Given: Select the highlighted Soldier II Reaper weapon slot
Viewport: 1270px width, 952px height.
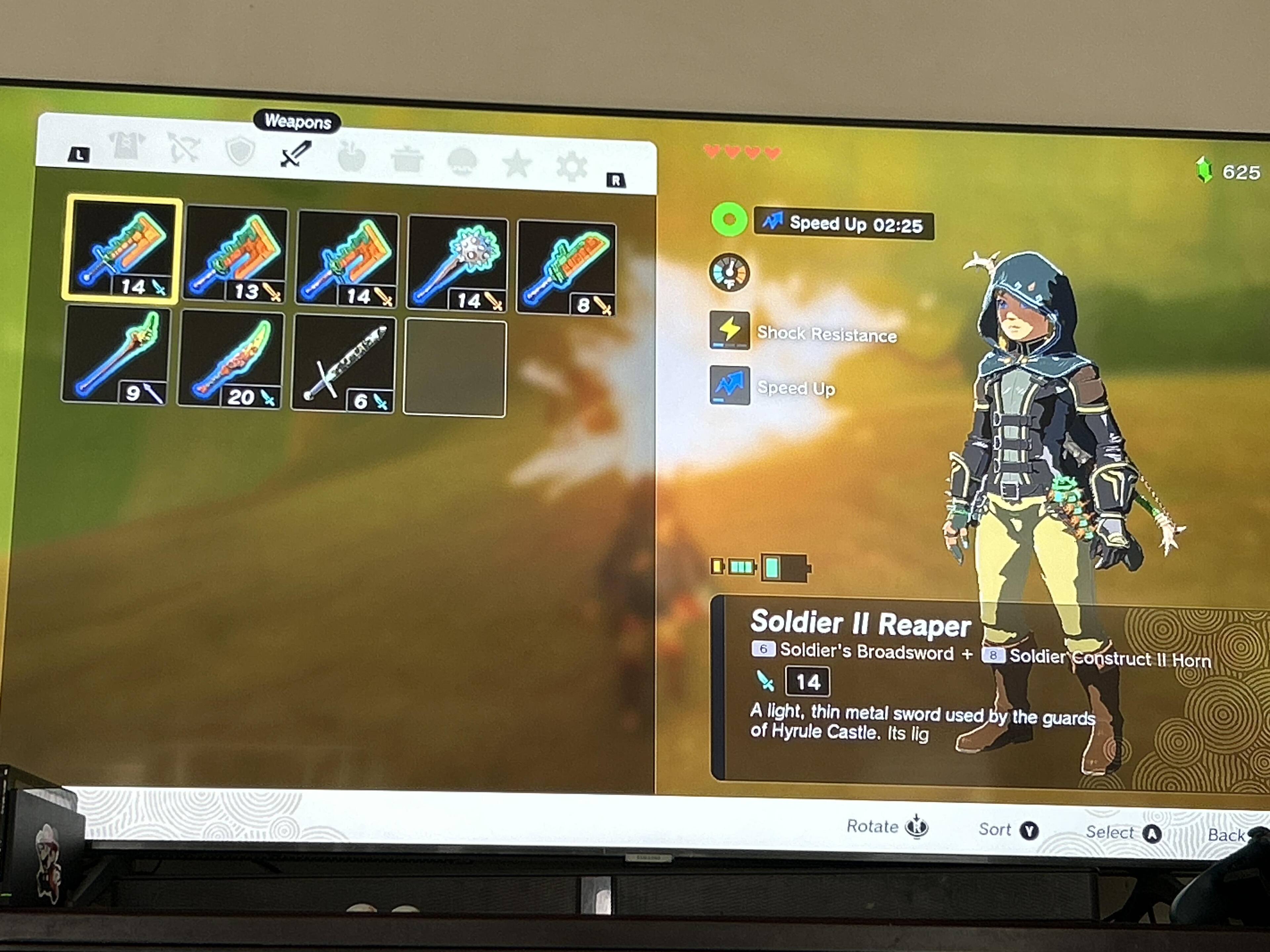Looking at the screenshot, I should (x=122, y=249).
